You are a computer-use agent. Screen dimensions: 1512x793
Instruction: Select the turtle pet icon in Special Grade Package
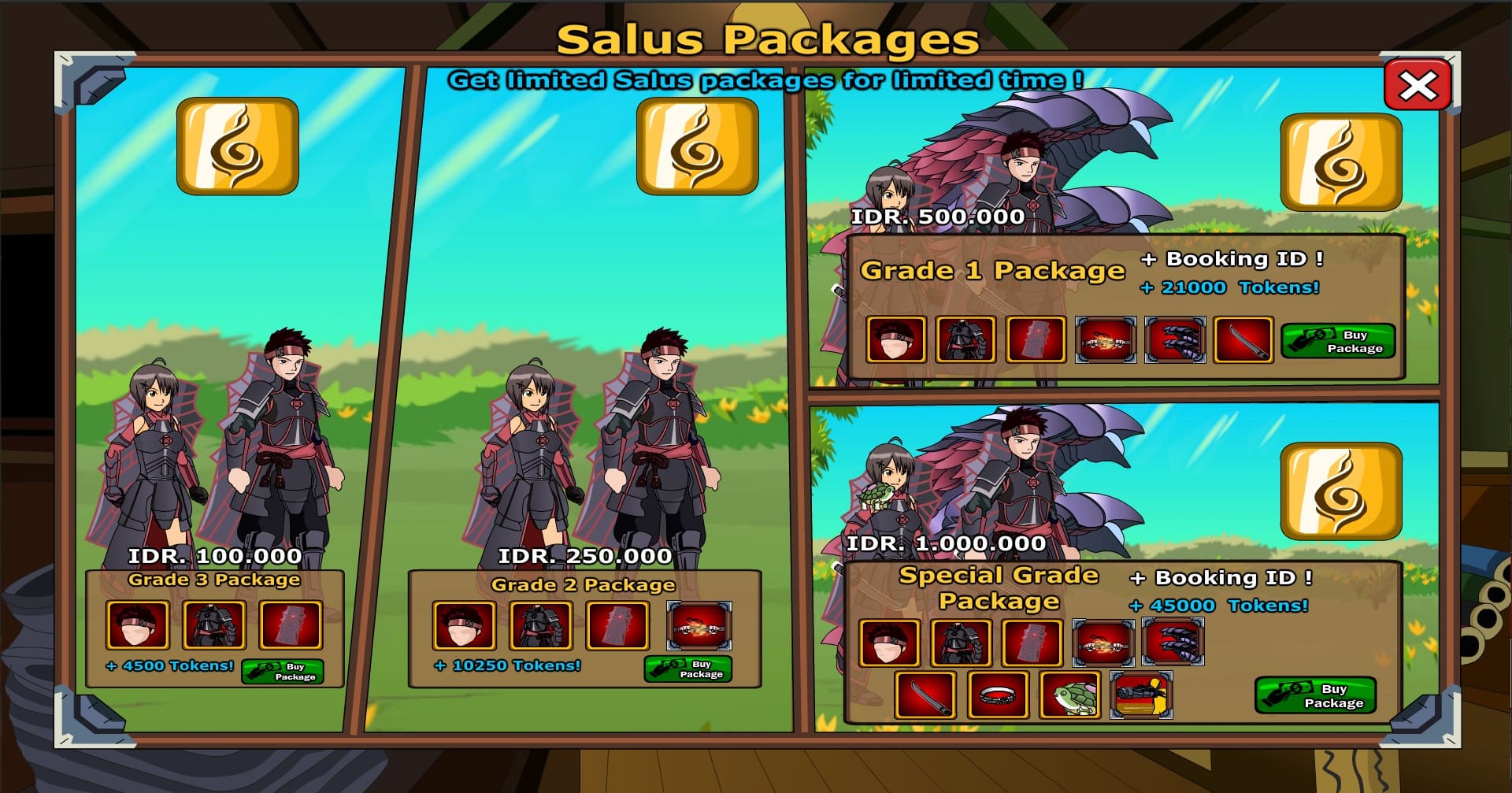point(1069,694)
